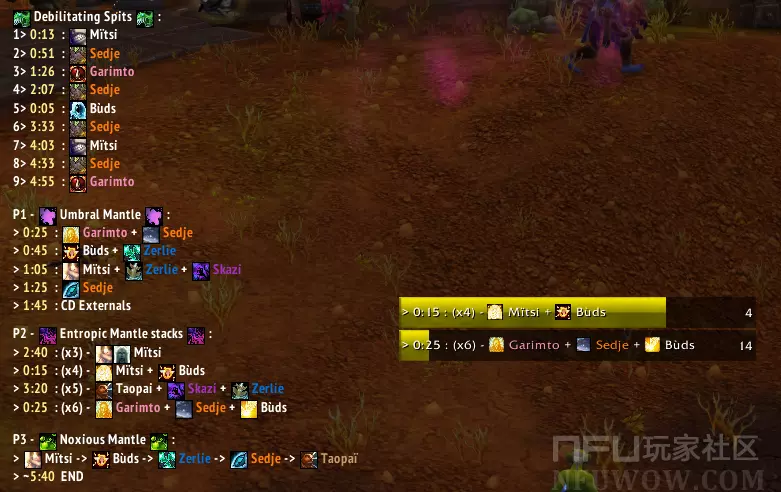Click the P1 Umbral Mantle heading
The width and height of the screenshot is (781, 492).
(95, 214)
